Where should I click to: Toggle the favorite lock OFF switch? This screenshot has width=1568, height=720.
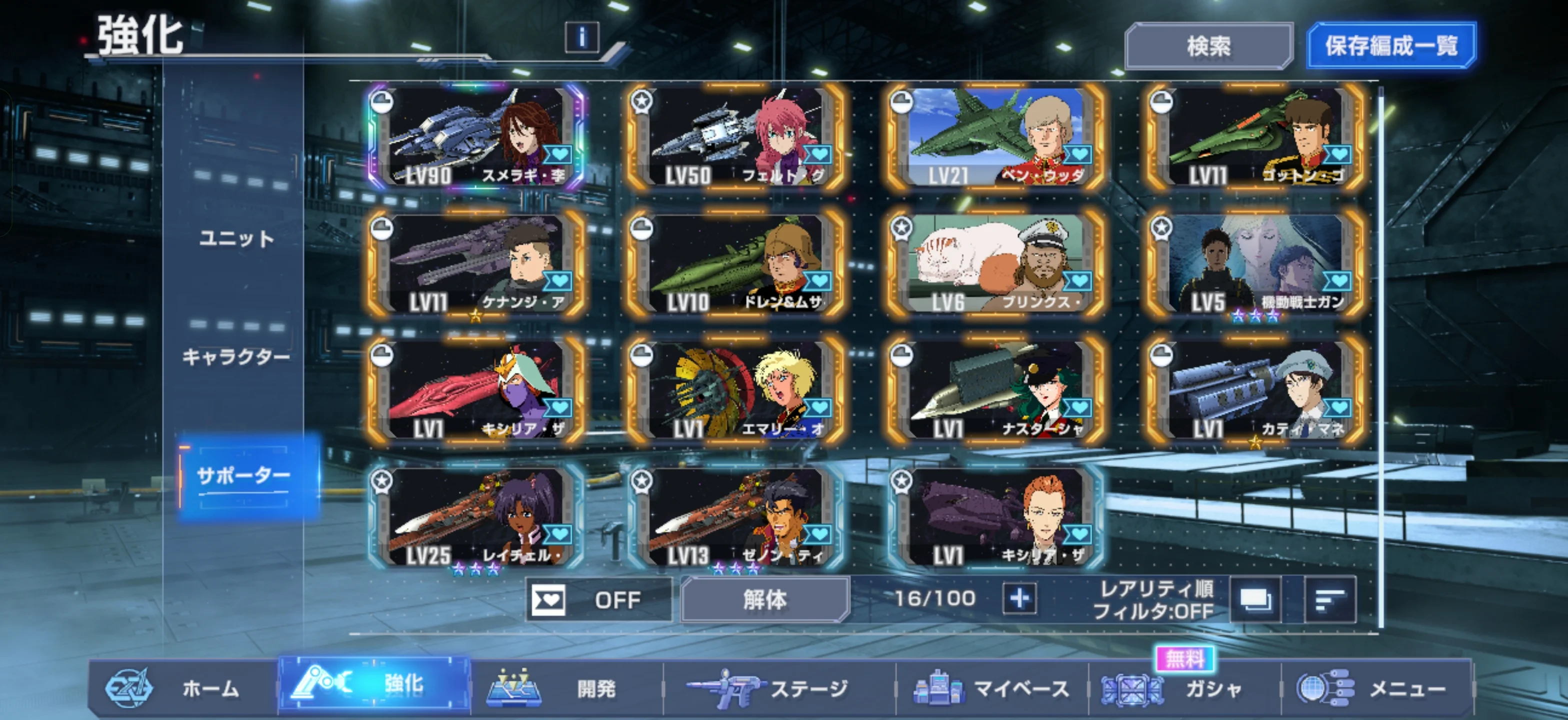pyautogui.click(x=599, y=600)
